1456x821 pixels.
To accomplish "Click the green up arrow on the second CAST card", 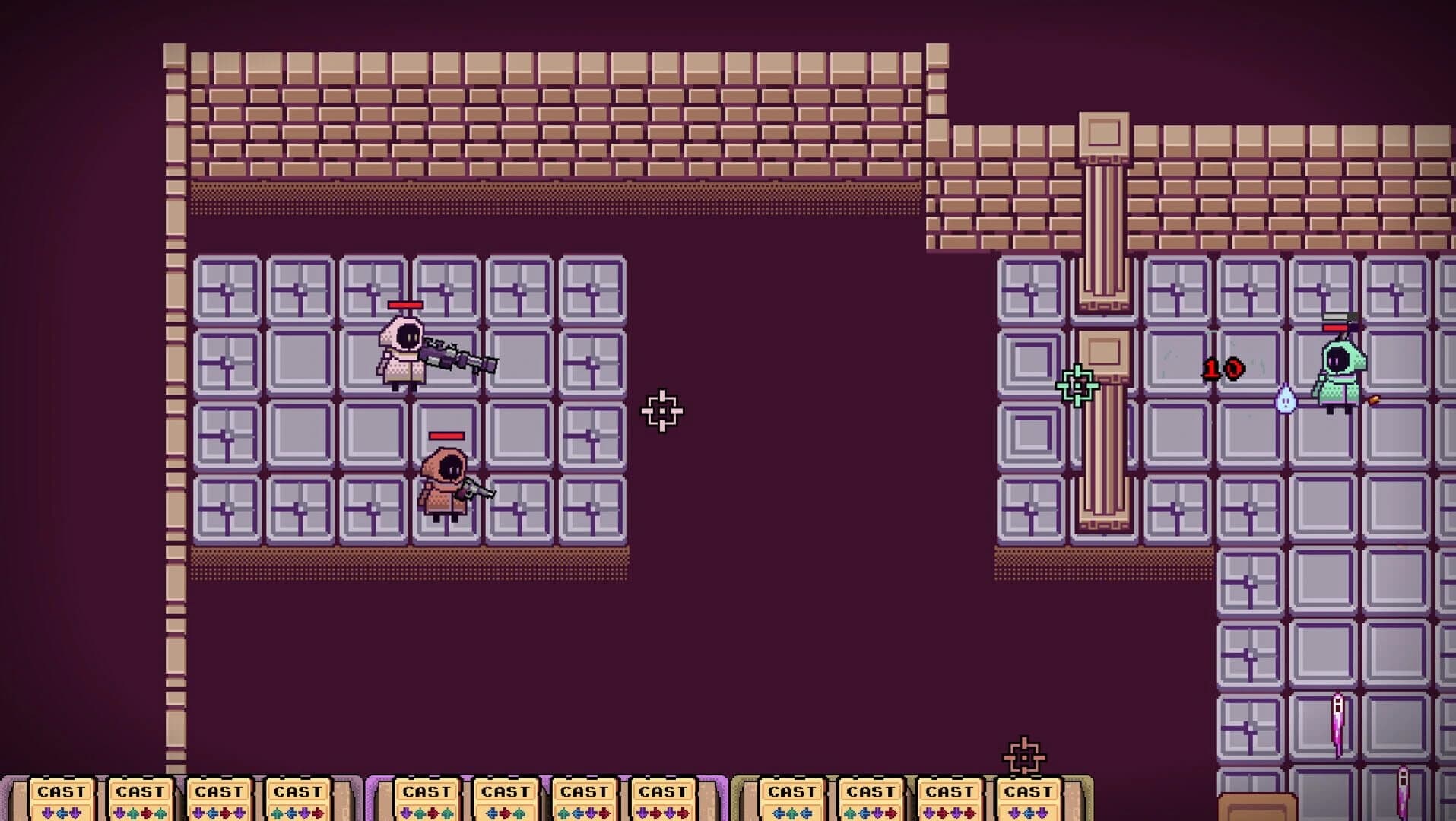I will pyautogui.click(x=134, y=813).
